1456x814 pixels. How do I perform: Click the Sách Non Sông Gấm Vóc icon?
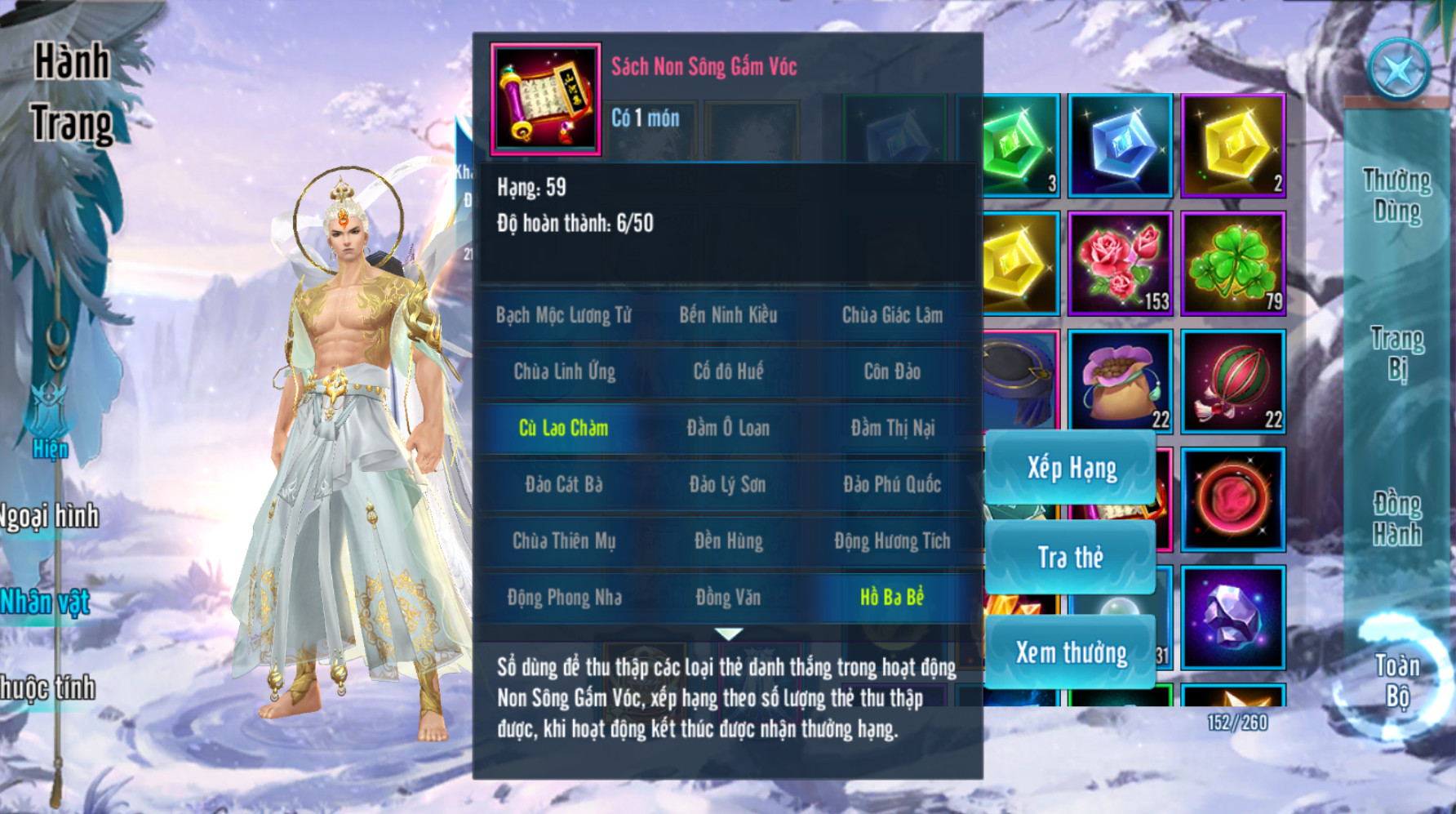(x=545, y=100)
